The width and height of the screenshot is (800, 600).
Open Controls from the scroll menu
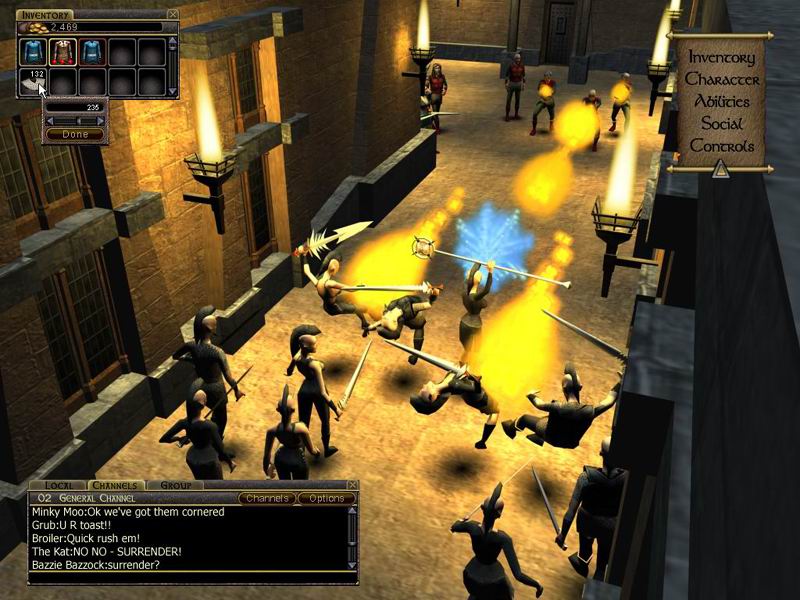point(721,145)
